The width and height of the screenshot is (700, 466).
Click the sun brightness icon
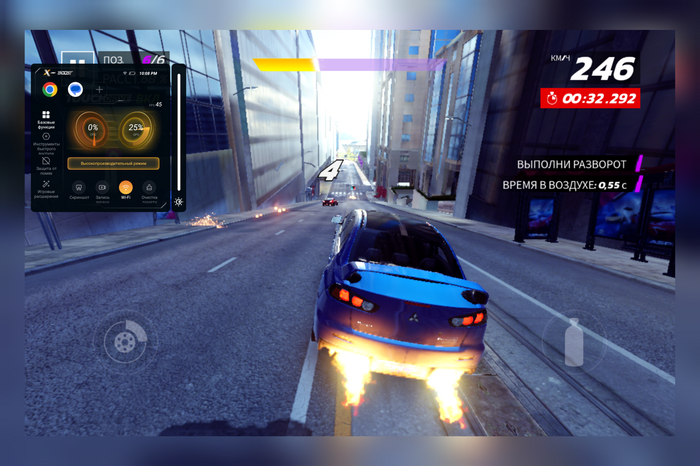(x=178, y=202)
